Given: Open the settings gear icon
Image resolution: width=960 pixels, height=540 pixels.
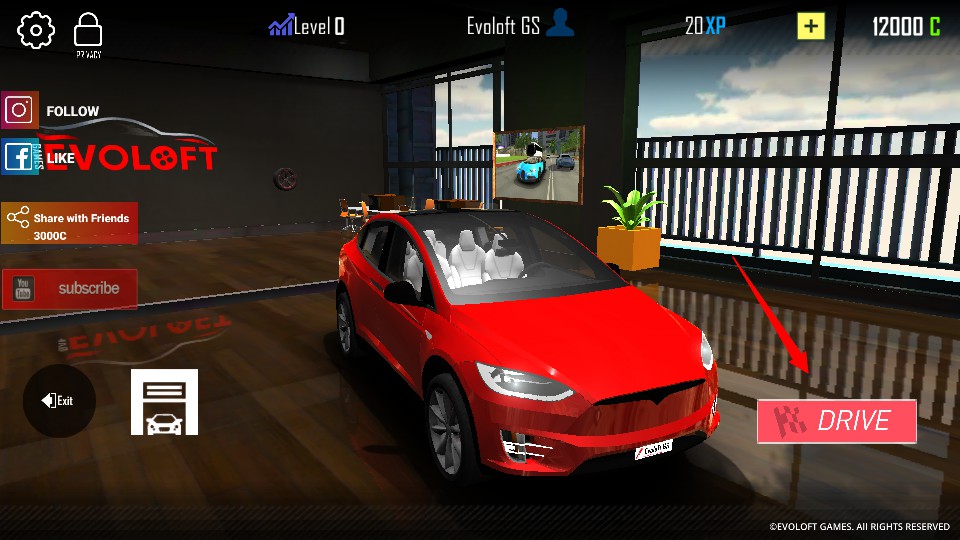Looking at the screenshot, I should [x=36, y=30].
